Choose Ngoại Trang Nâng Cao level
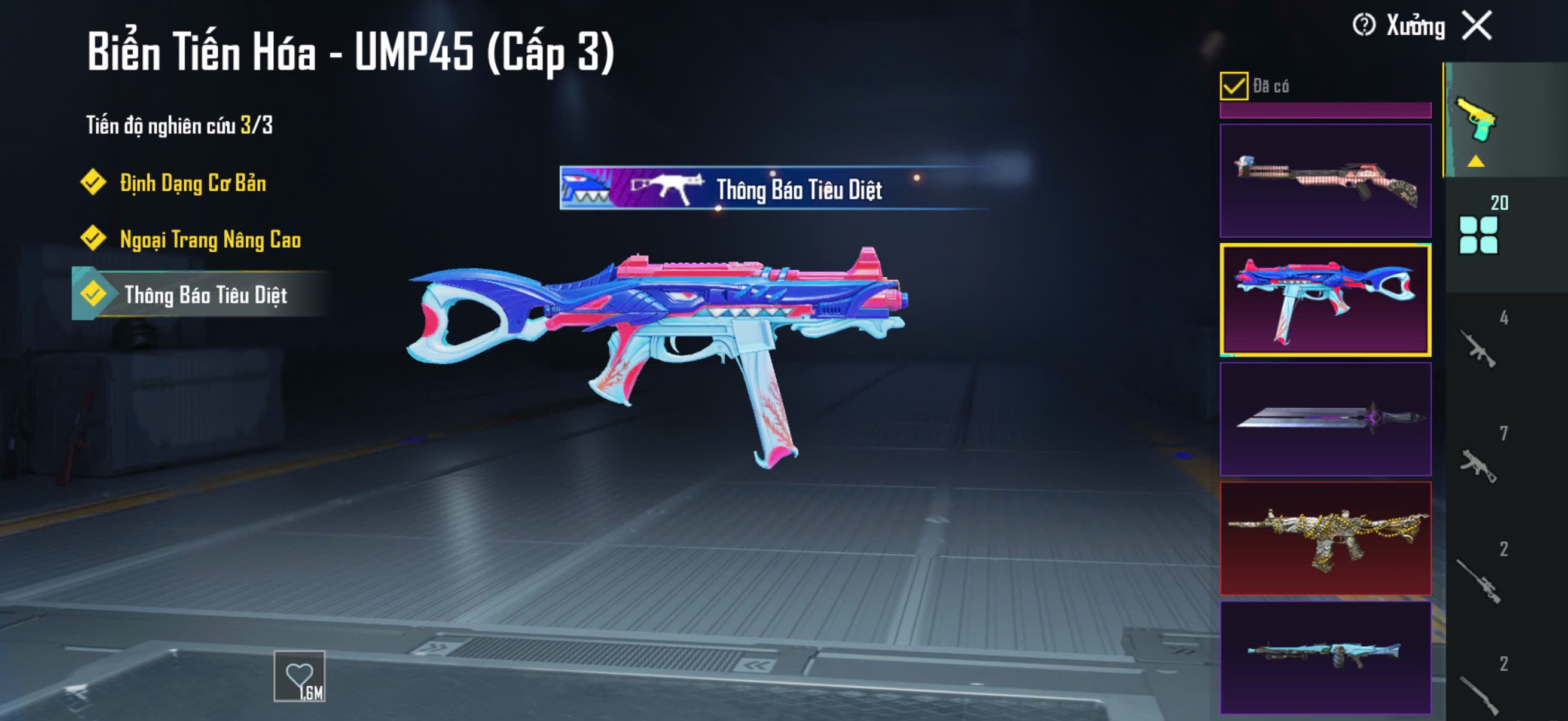Viewport: 1568px width, 721px height. tap(209, 239)
